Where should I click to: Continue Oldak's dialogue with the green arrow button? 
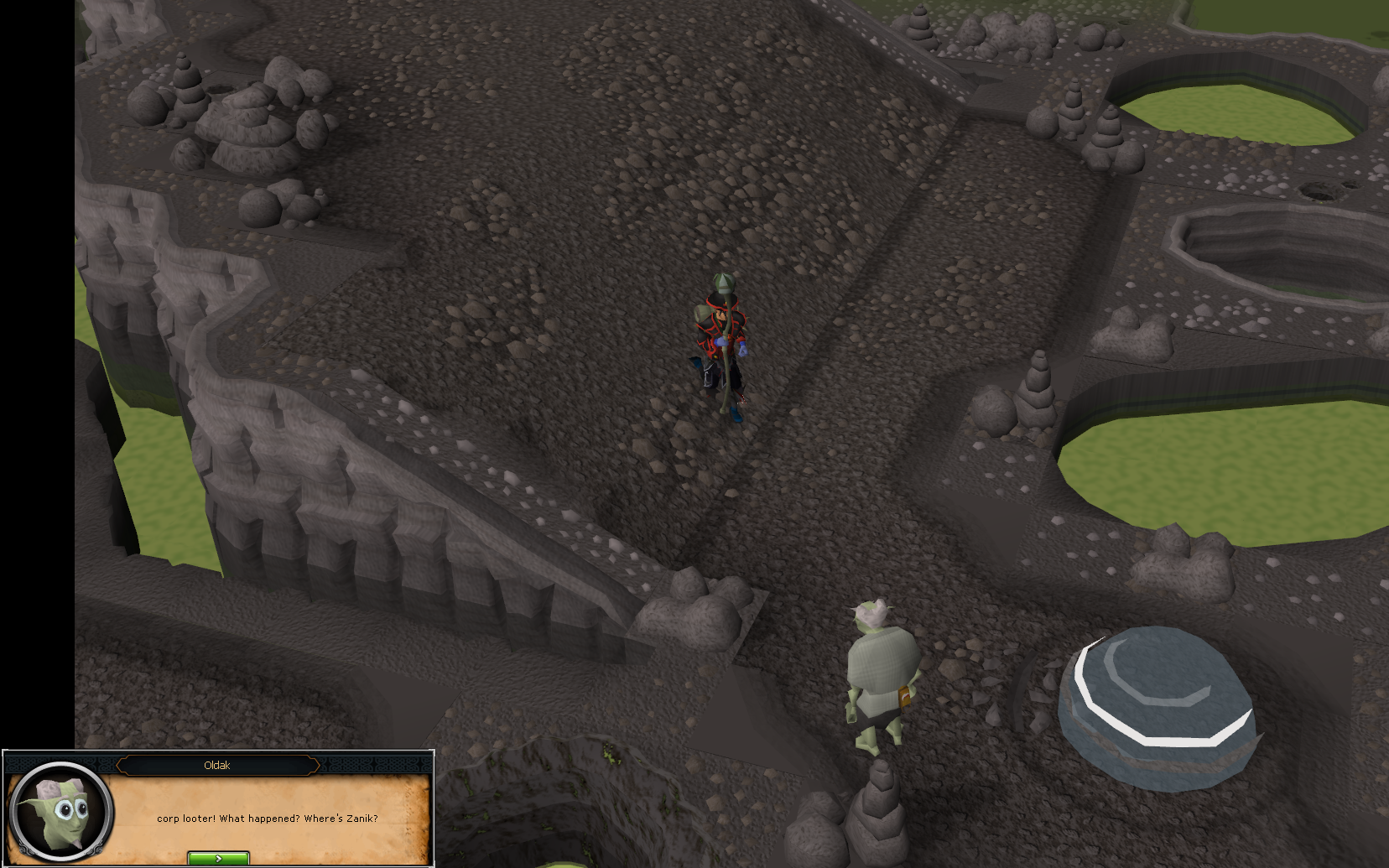(x=218, y=858)
